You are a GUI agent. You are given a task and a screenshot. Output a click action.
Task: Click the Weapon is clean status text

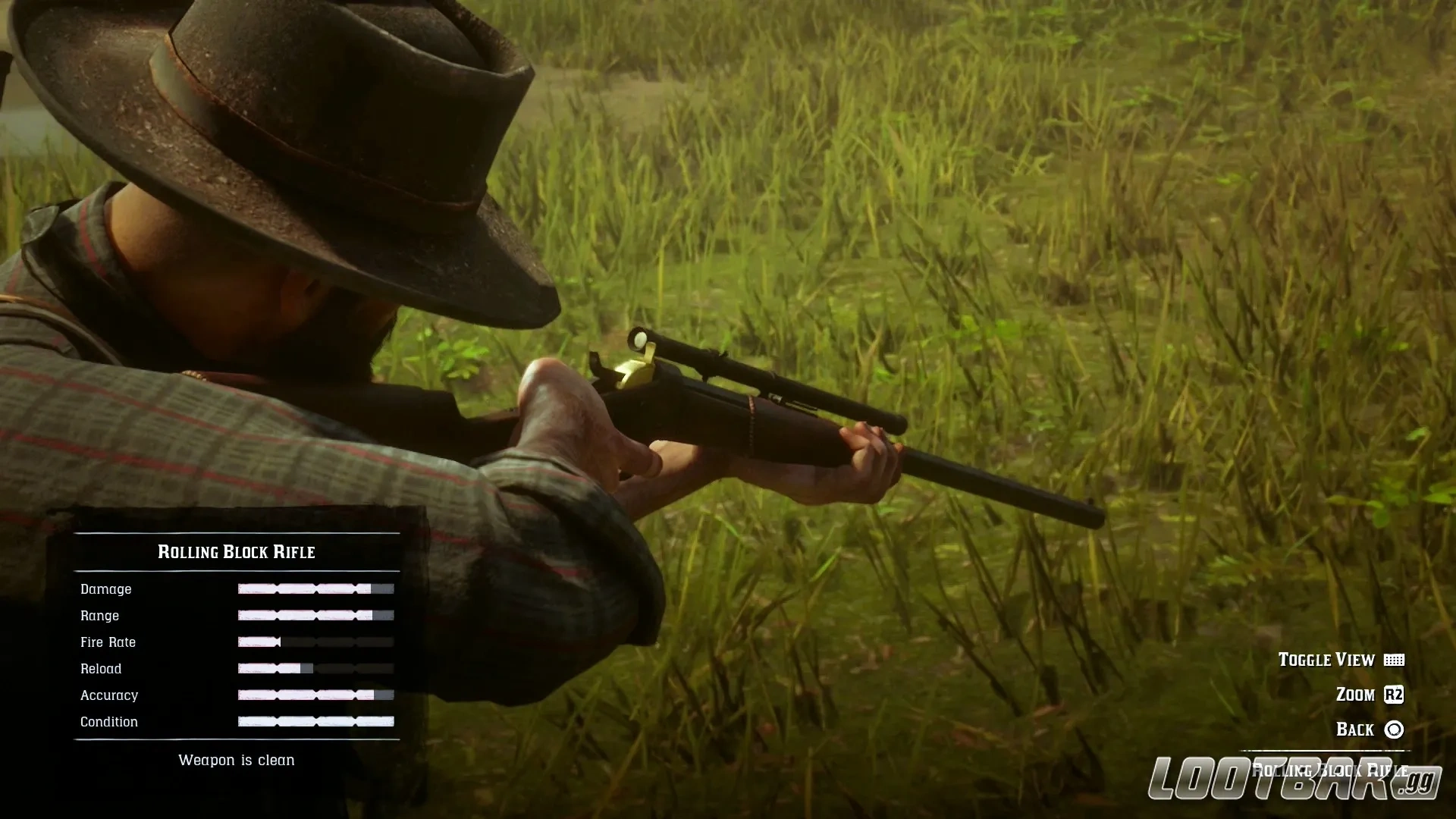point(236,760)
